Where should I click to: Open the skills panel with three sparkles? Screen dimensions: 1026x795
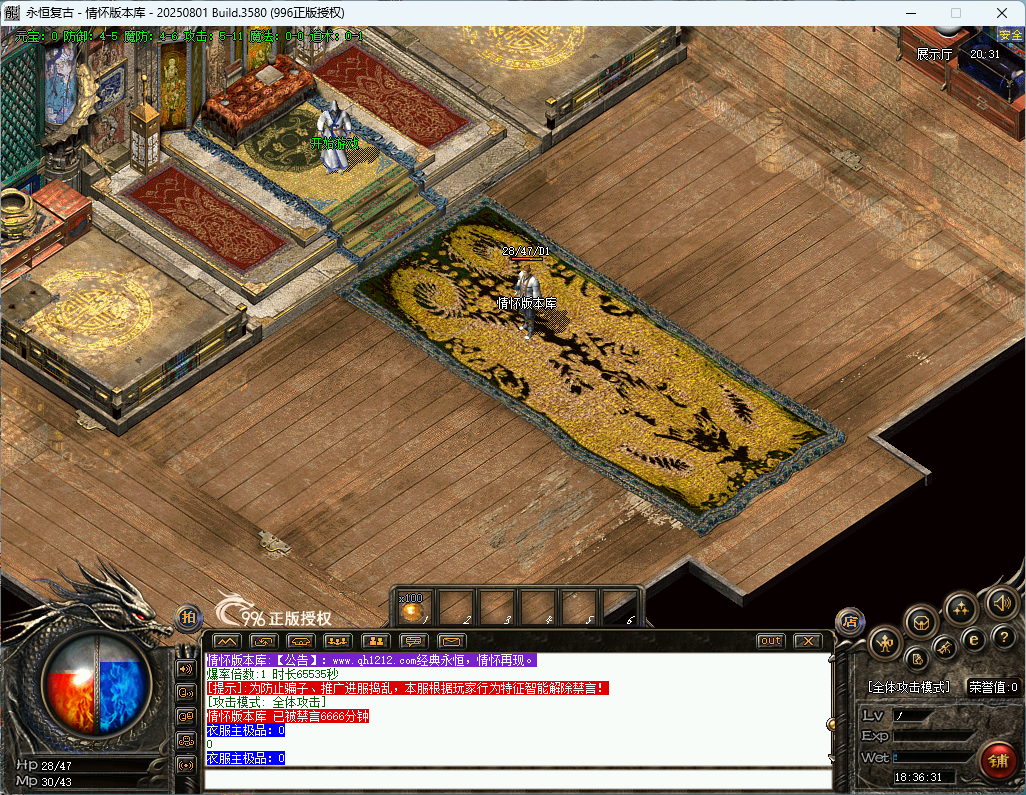[x=961, y=607]
